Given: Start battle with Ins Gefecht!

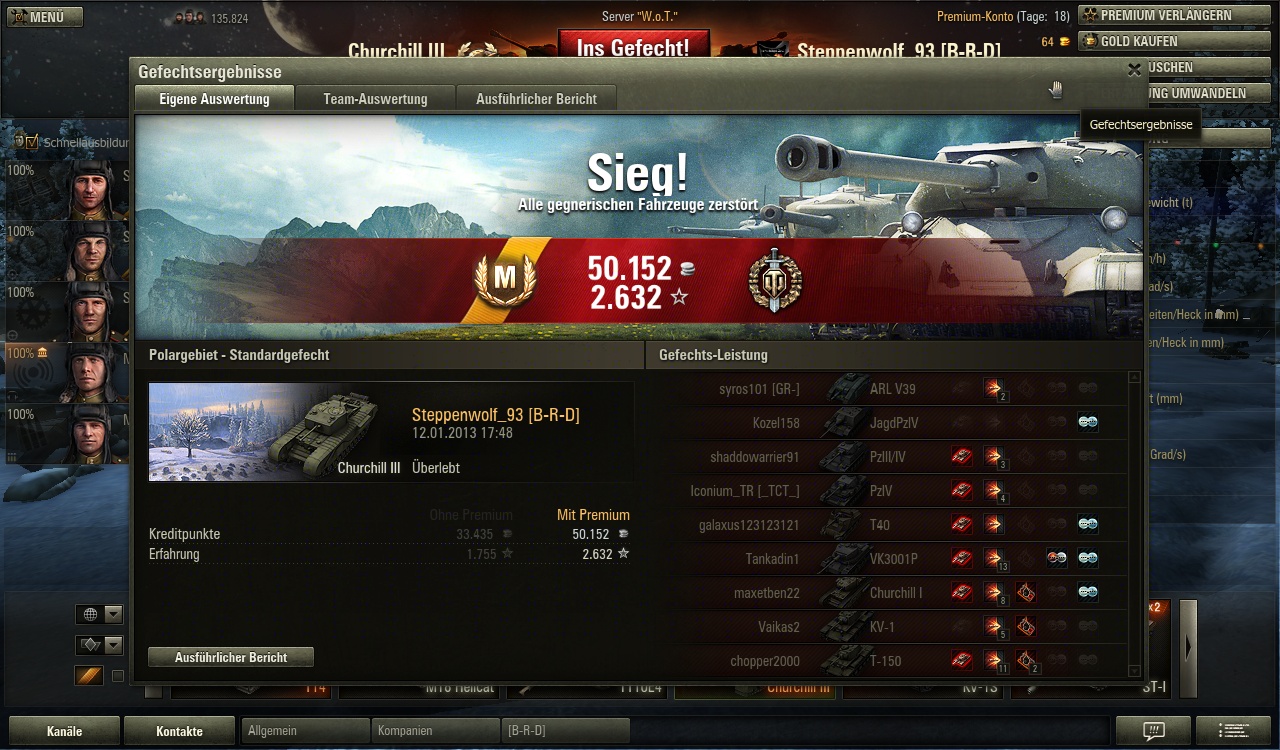Looking at the screenshot, I should (633, 45).
